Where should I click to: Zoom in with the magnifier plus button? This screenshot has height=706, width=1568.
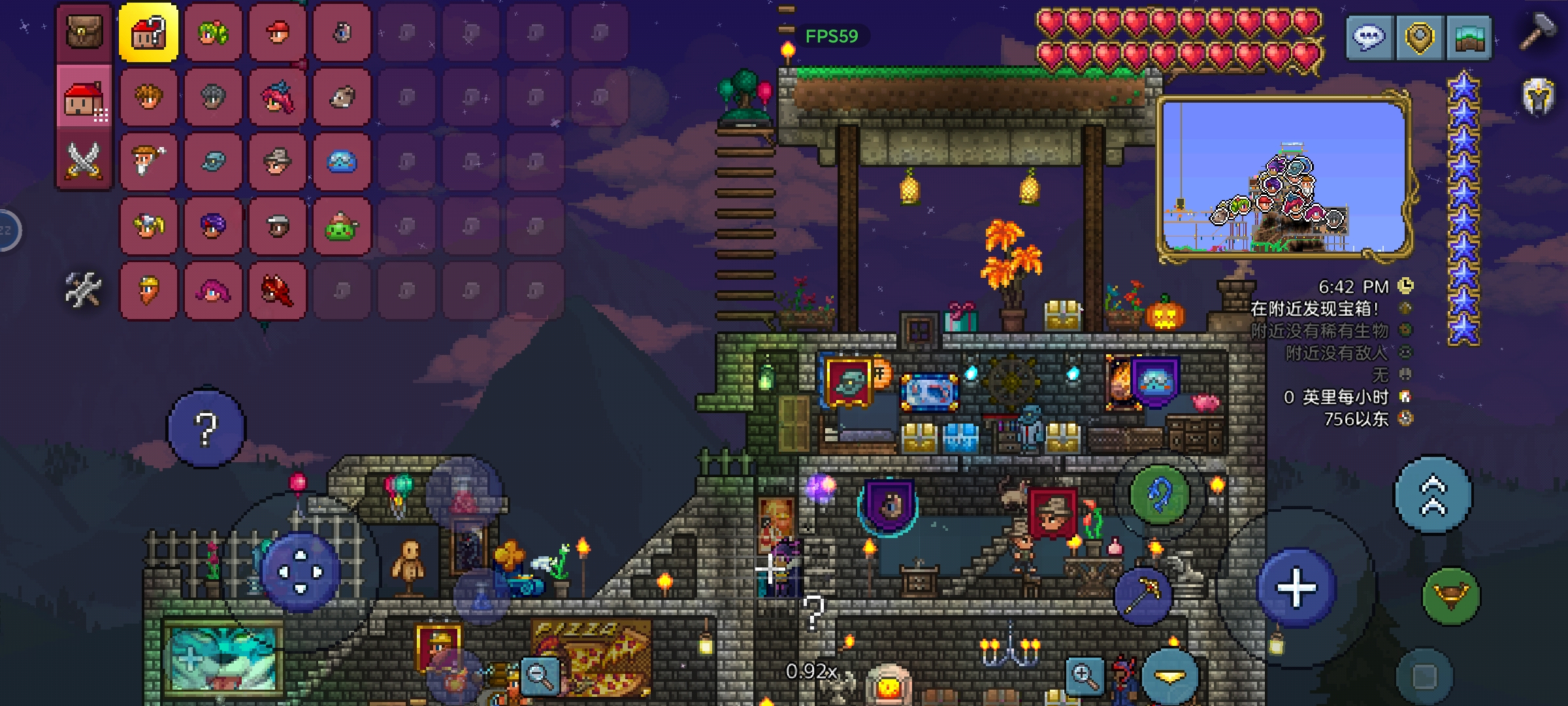[1085, 675]
